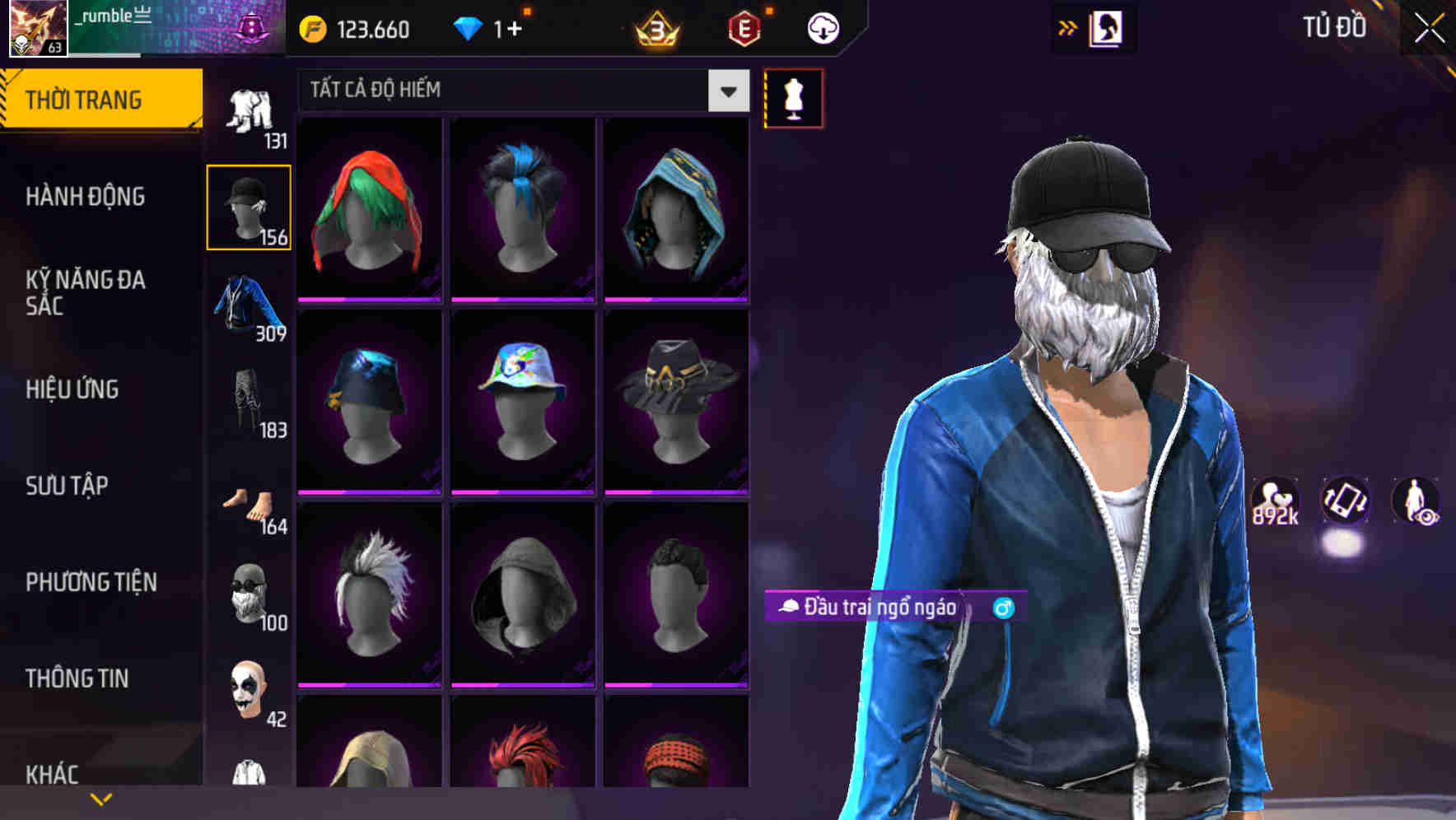Click the double-arrow expander near profile icon
The height and width of the screenshot is (820, 1456).
click(1068, 27)
